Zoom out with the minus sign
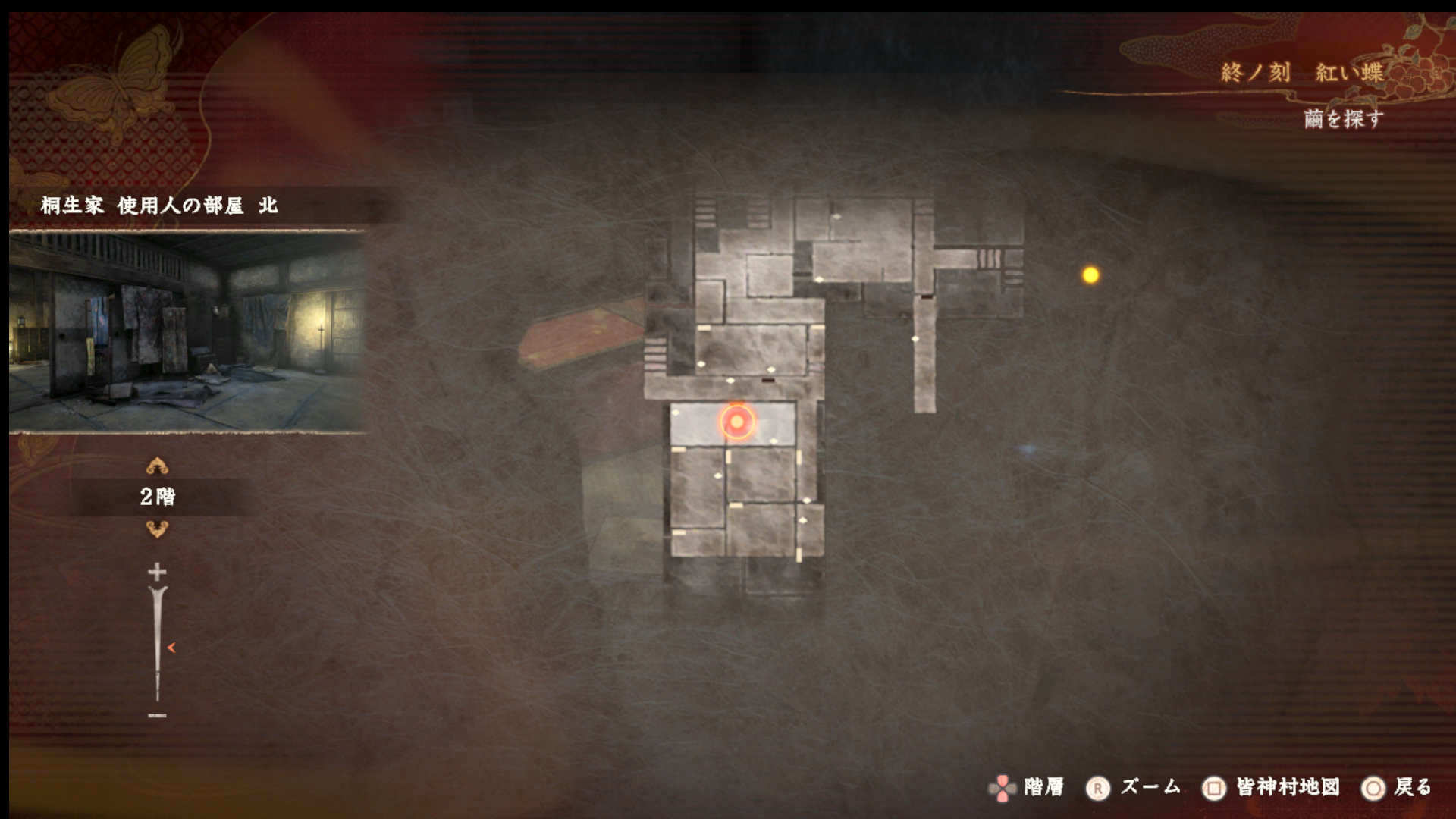Viewport: 1456px width, 819px height. coord(157,715)
